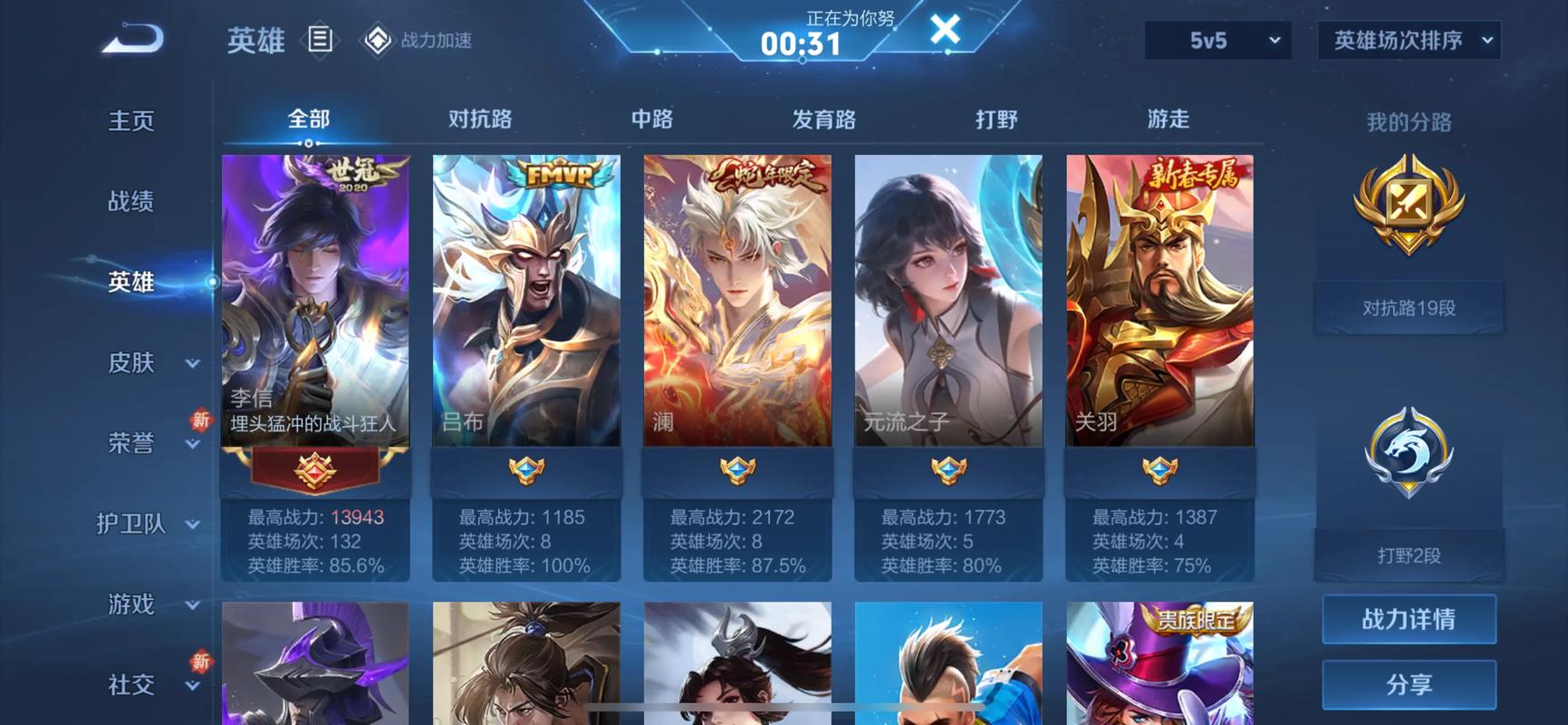Click the hero handbook icon beside 英雄
Screen dimensions: 1568x725
322,40
